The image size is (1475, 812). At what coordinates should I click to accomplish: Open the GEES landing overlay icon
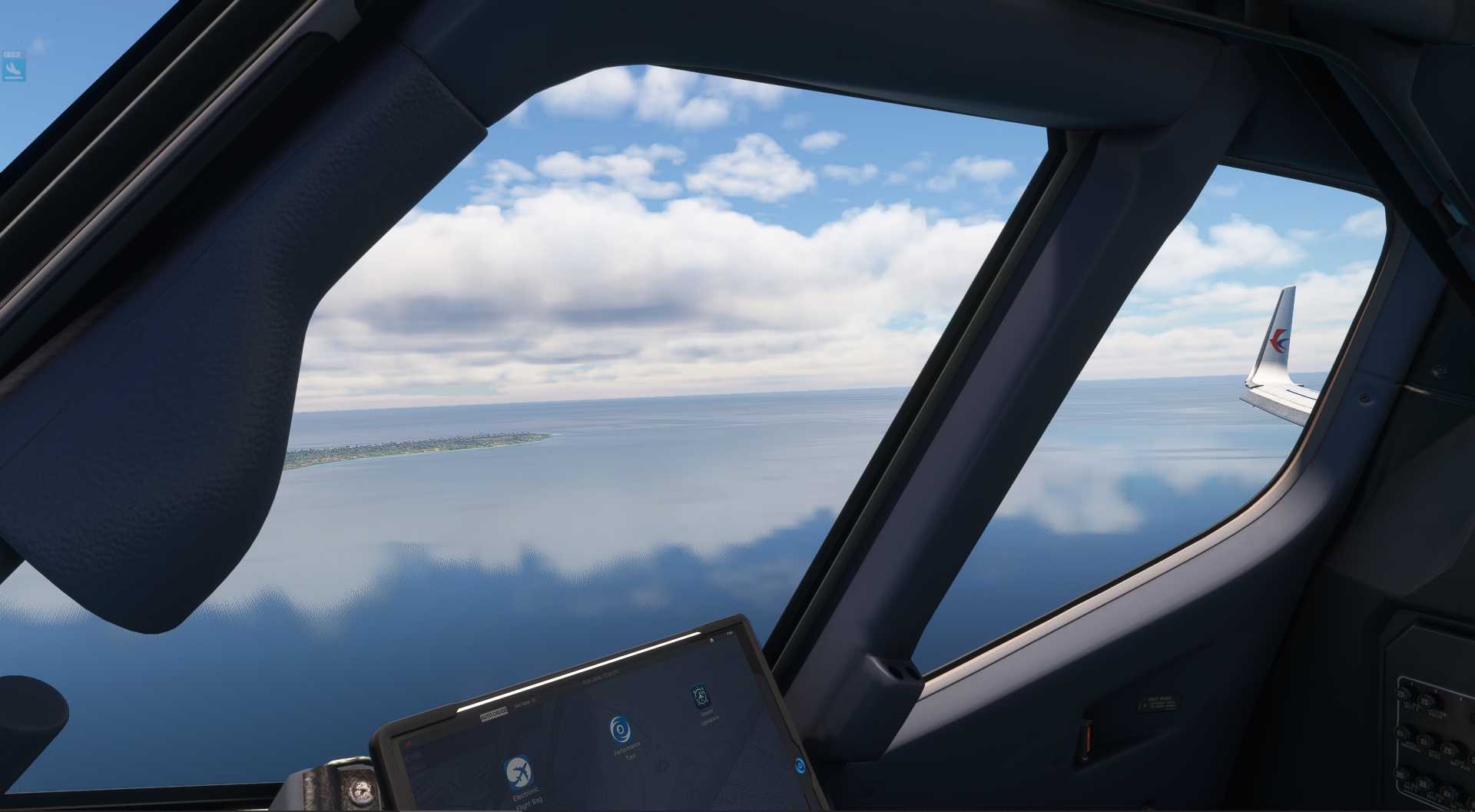(13, 67)
